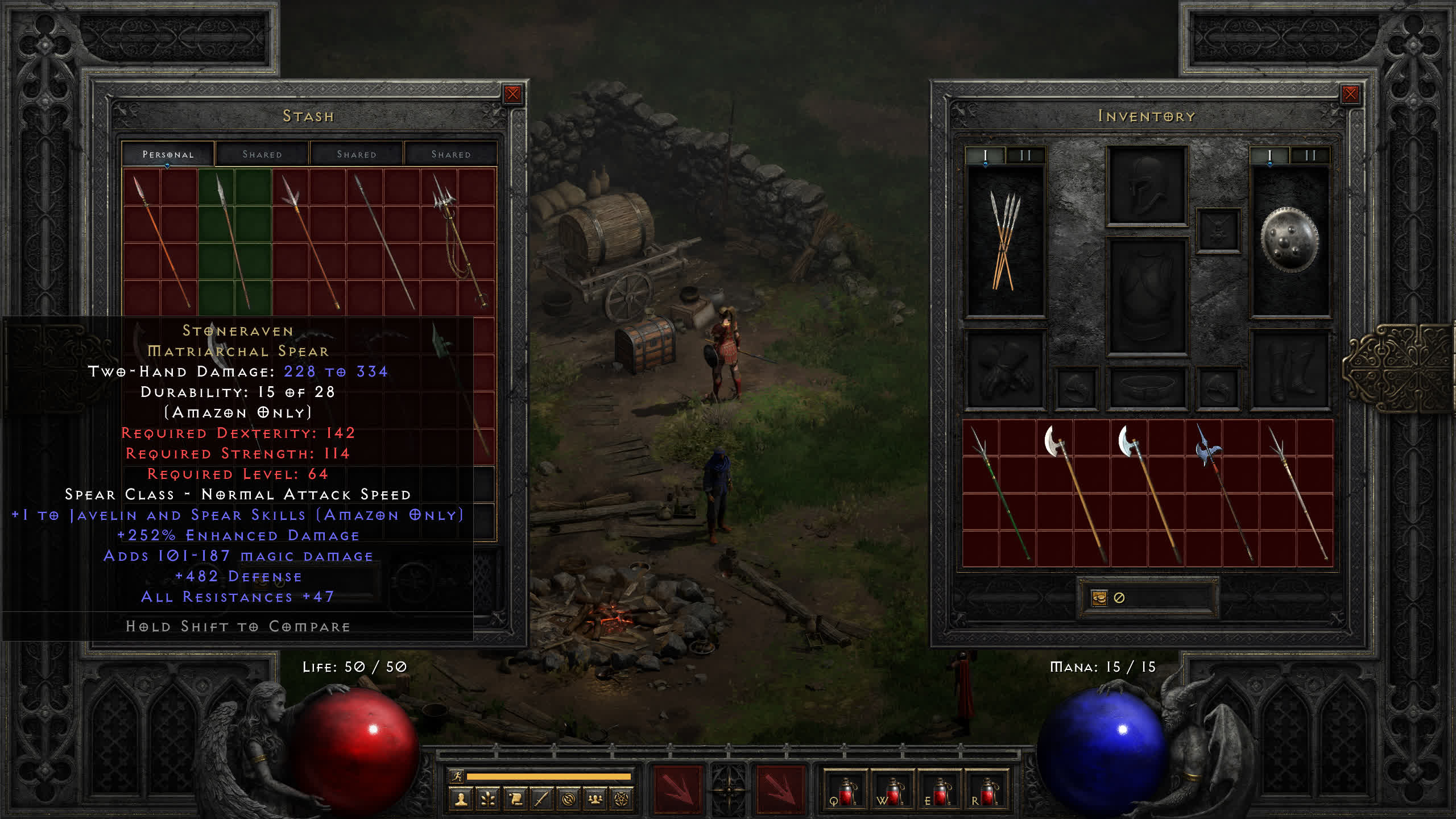
Task: Select the Personal stash tab
Action: click(168, 154)
